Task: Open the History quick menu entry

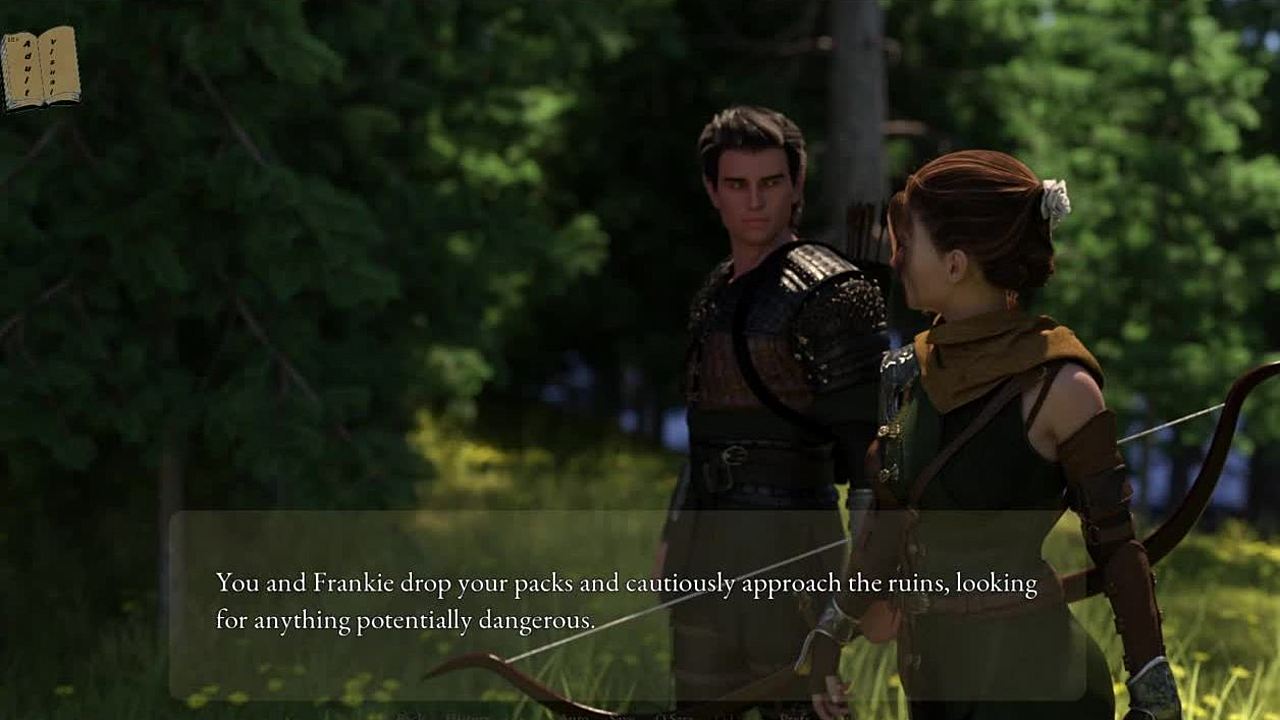Action: click(x=467, y=716)
